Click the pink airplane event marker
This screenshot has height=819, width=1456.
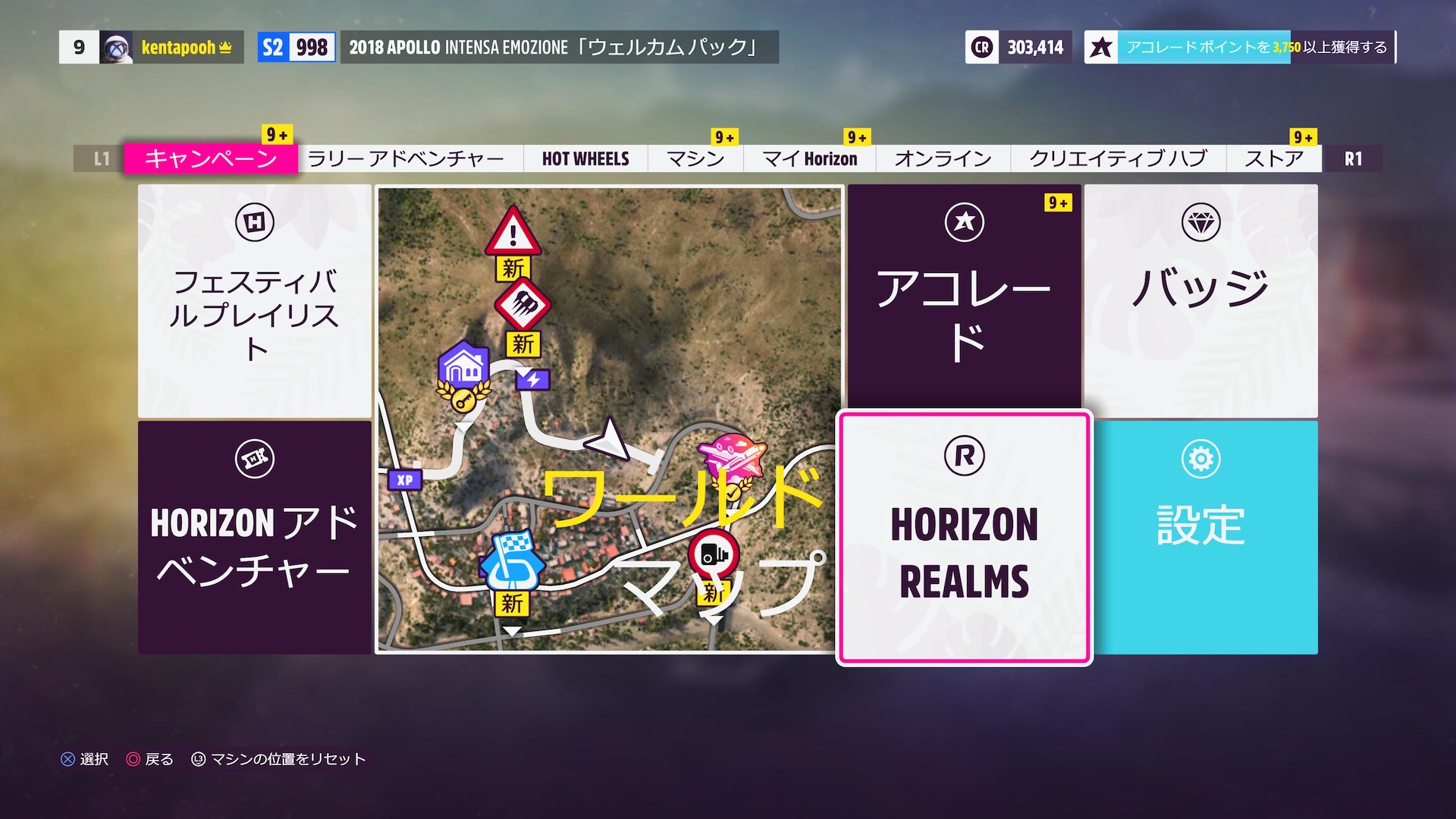pos(730,455)
